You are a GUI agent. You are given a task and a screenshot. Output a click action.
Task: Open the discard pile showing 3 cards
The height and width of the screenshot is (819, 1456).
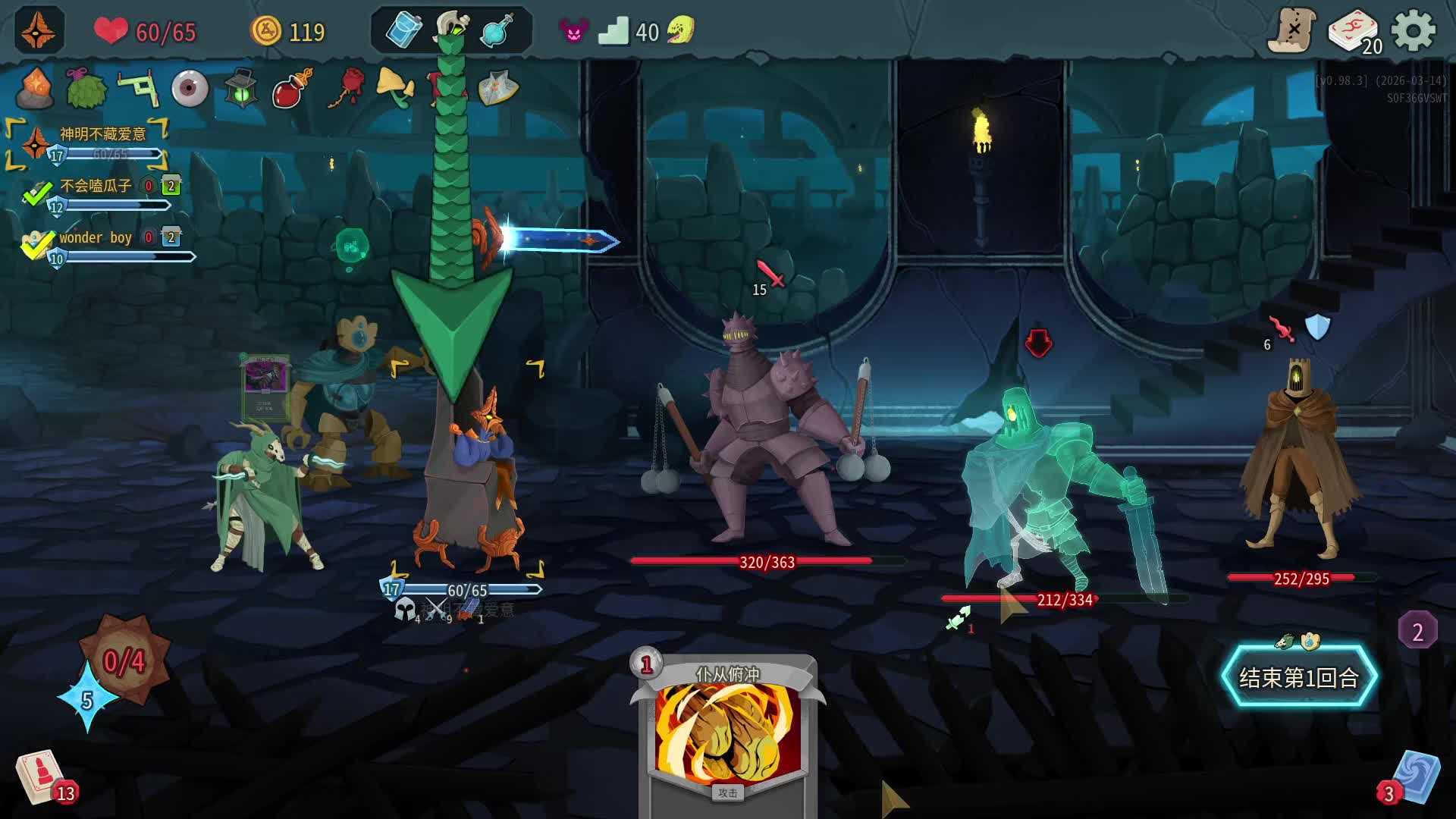click(x=1415, y=778)
